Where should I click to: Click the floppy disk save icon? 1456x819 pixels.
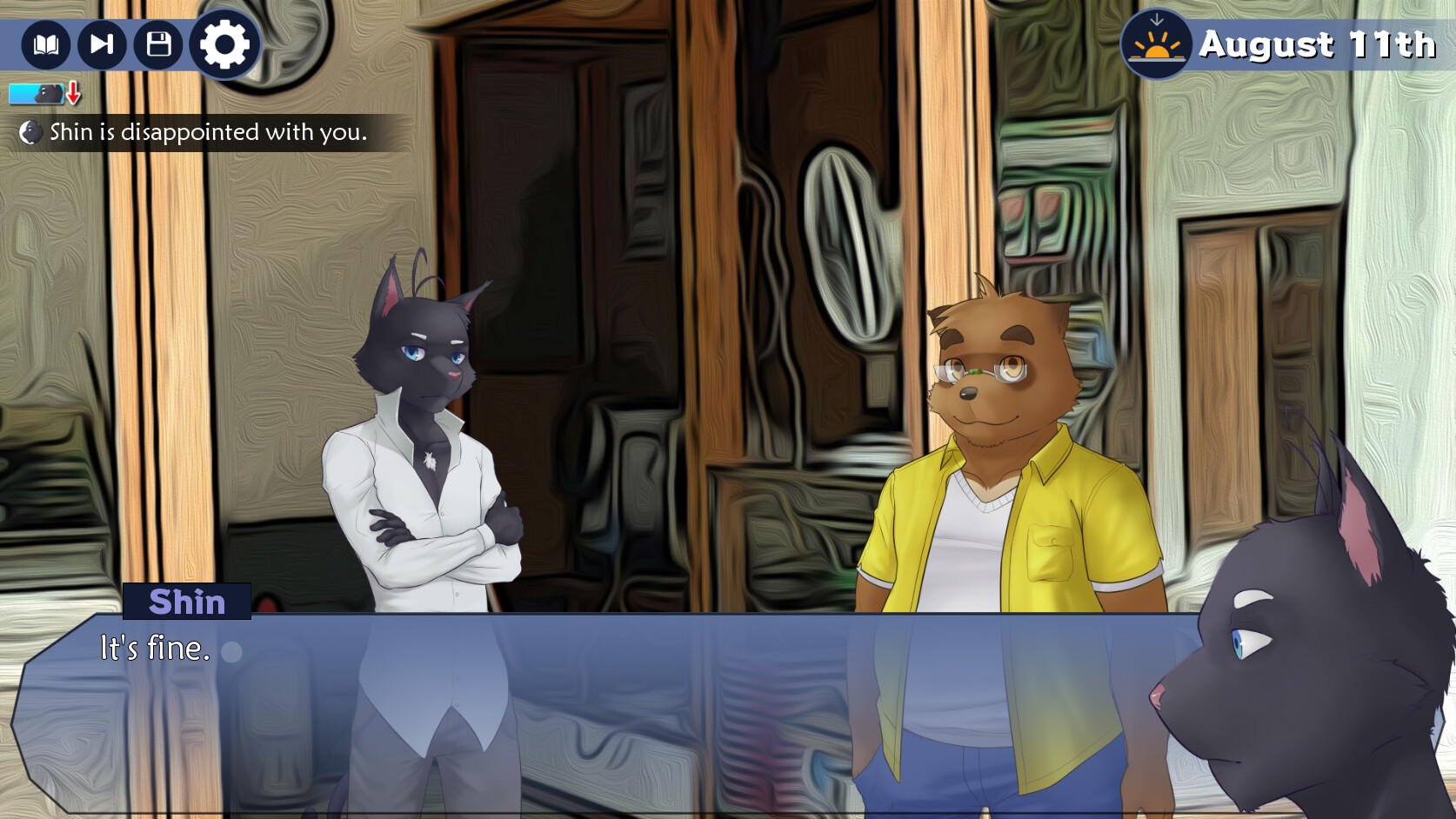(x=158, y=45)
